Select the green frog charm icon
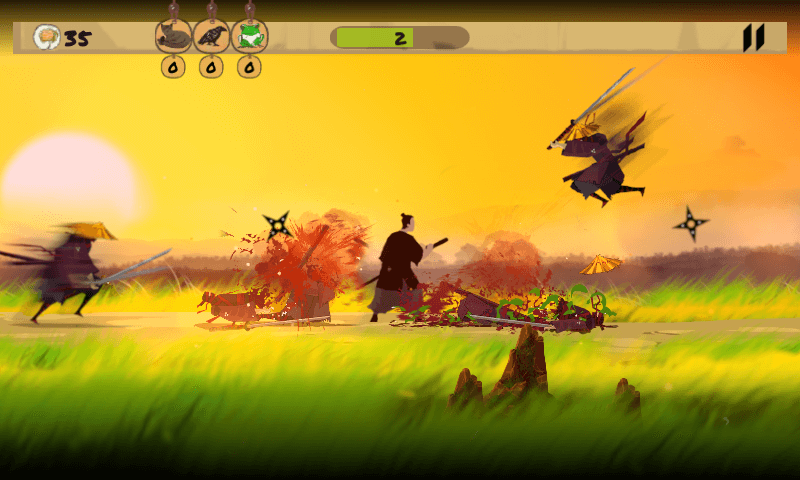 pos(249,37)
